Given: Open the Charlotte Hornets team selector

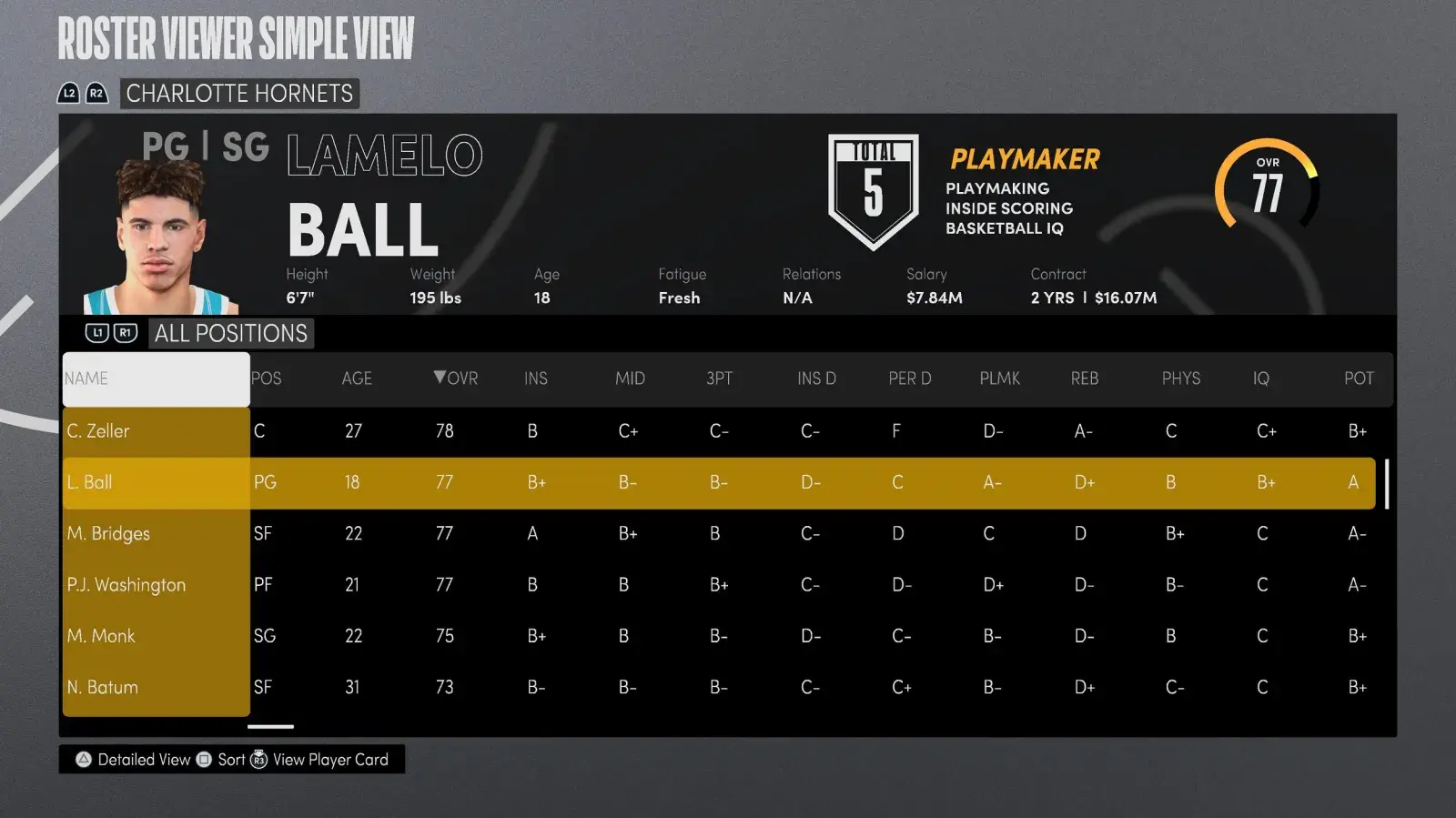Looking at the screenshot, I should coord(239,94).
